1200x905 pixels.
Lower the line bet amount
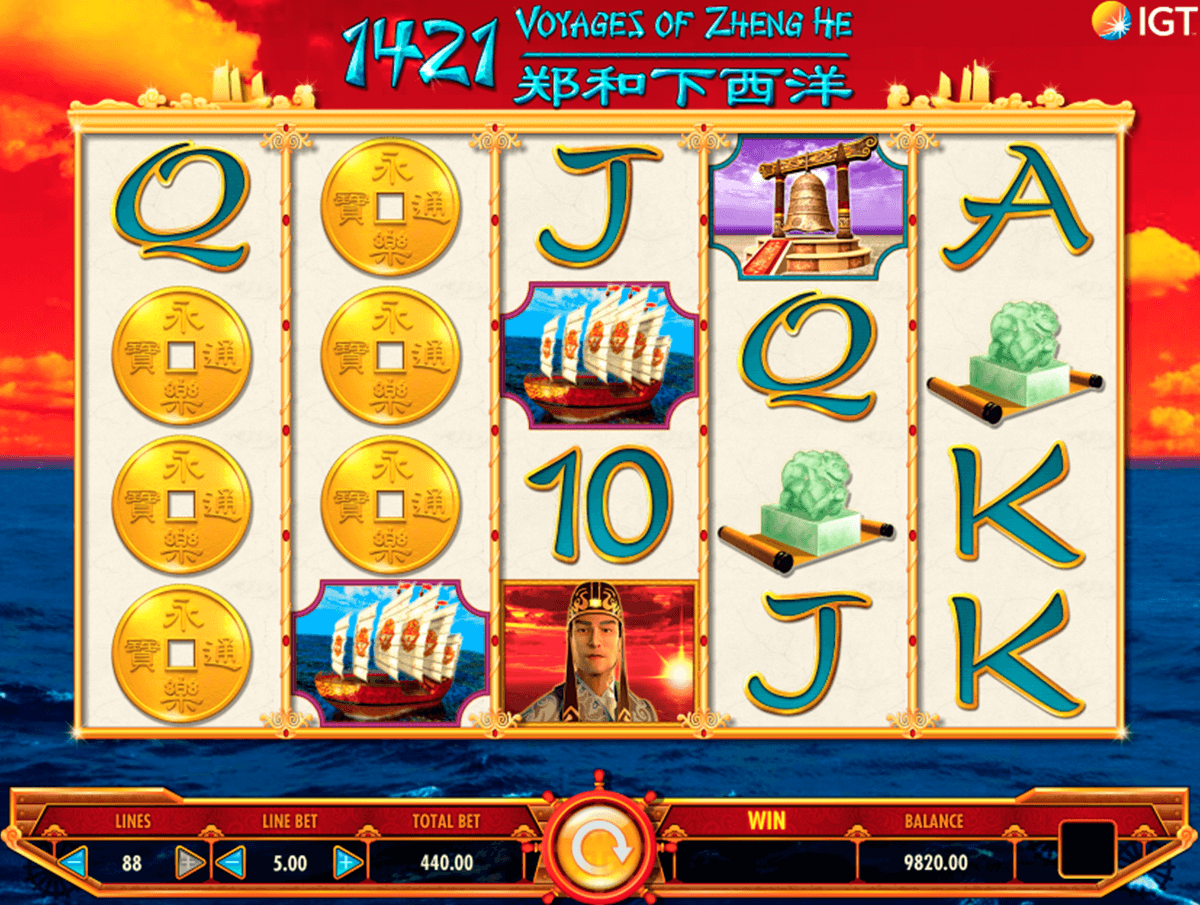231,861
